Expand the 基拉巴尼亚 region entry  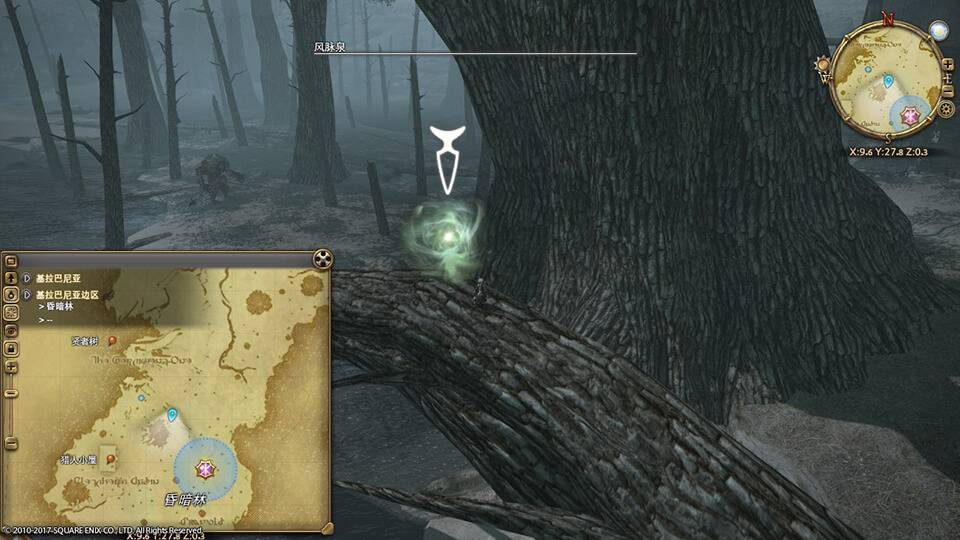click(x=27, y=278)
